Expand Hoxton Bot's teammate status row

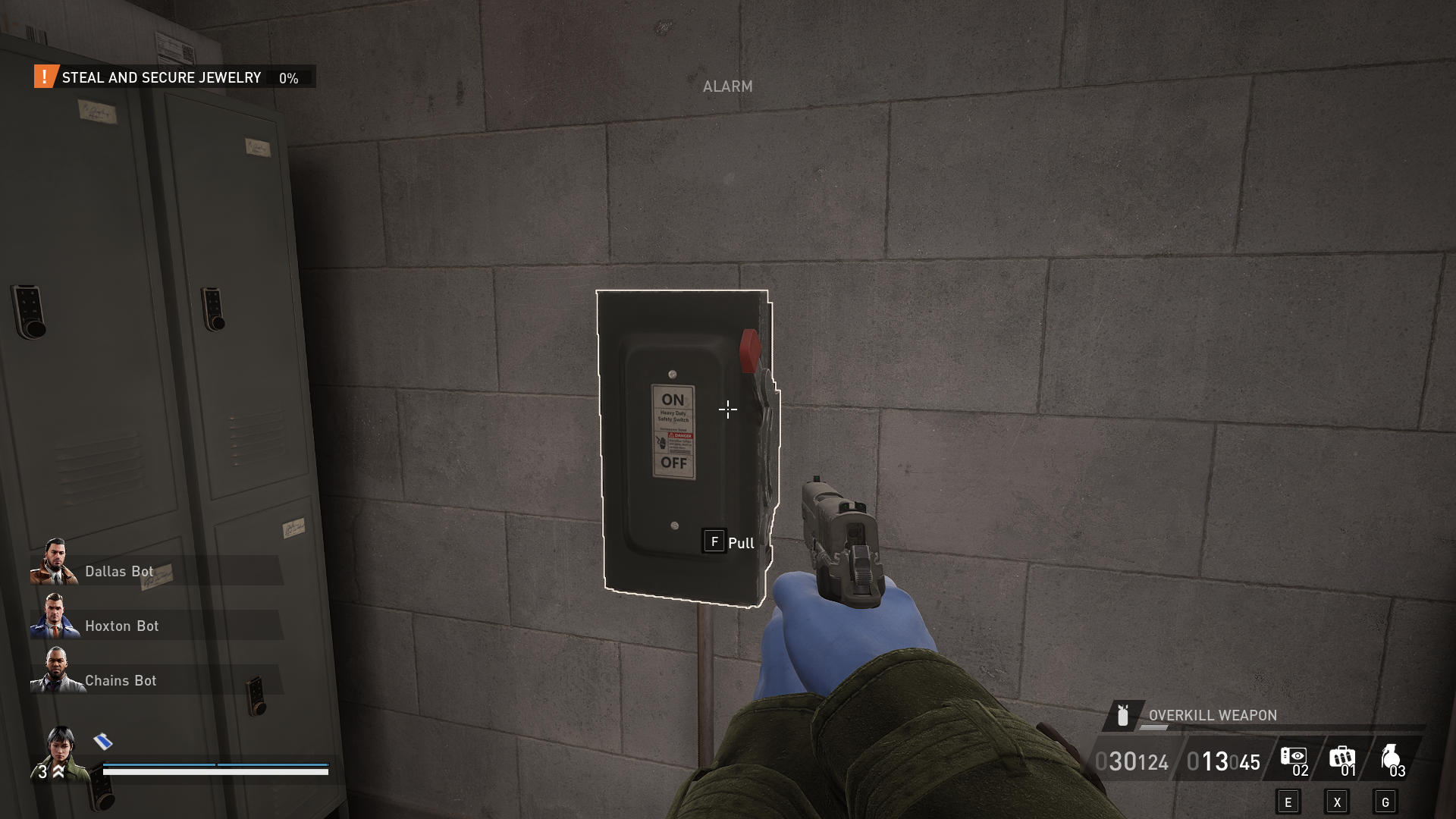coord(121,626)
